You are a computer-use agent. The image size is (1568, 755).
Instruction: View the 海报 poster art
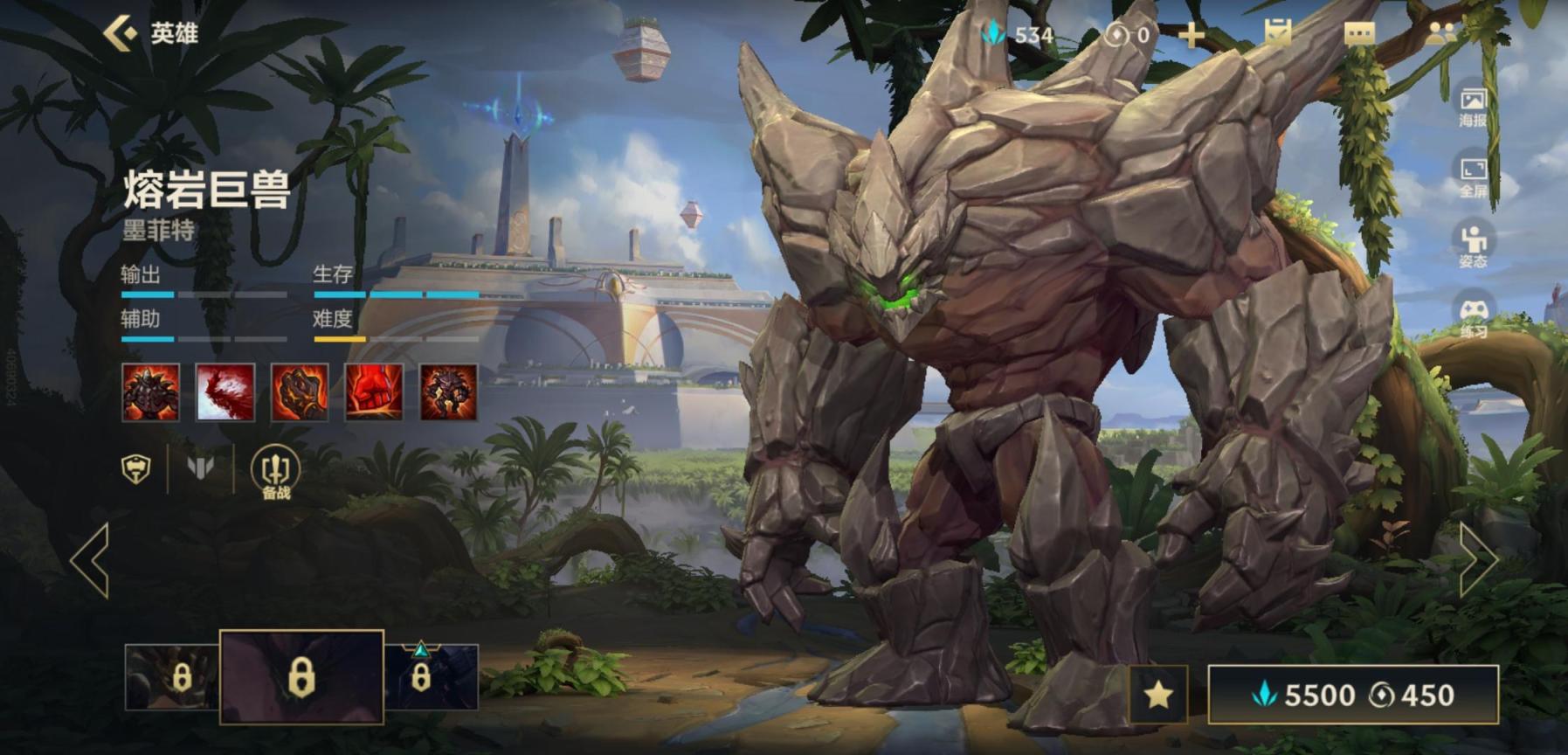1473,107
